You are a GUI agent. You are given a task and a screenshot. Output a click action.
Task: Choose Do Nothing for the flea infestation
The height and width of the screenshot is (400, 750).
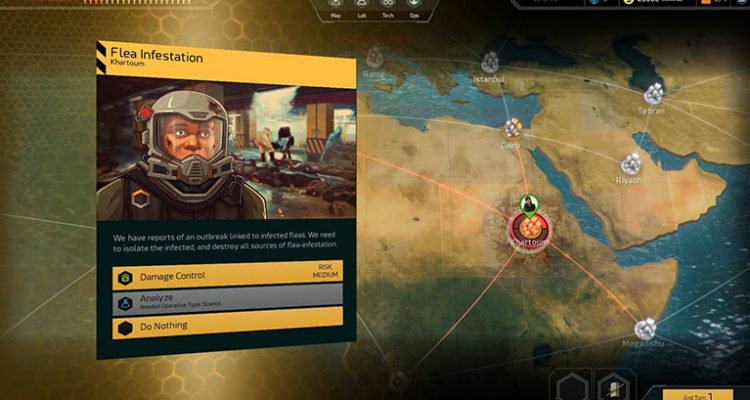point(228,326)
